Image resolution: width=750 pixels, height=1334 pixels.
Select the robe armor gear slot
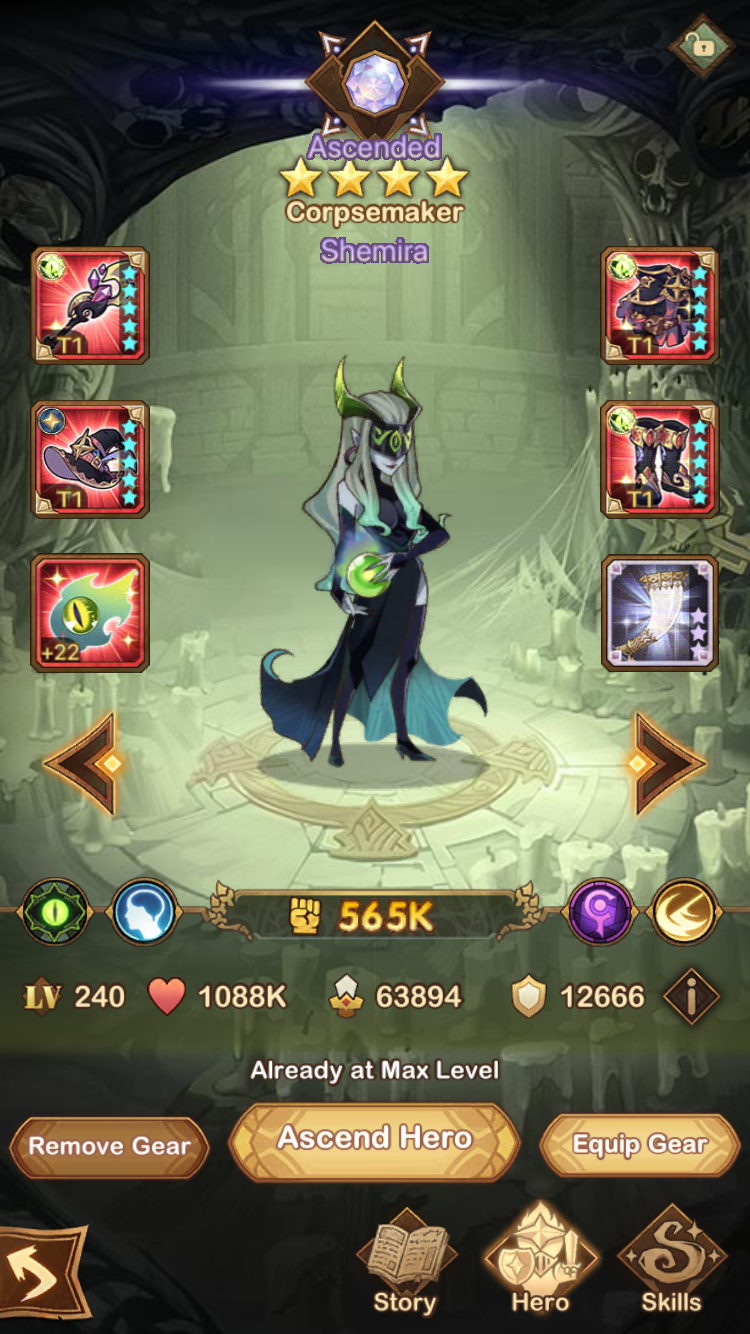click(660, 306)
